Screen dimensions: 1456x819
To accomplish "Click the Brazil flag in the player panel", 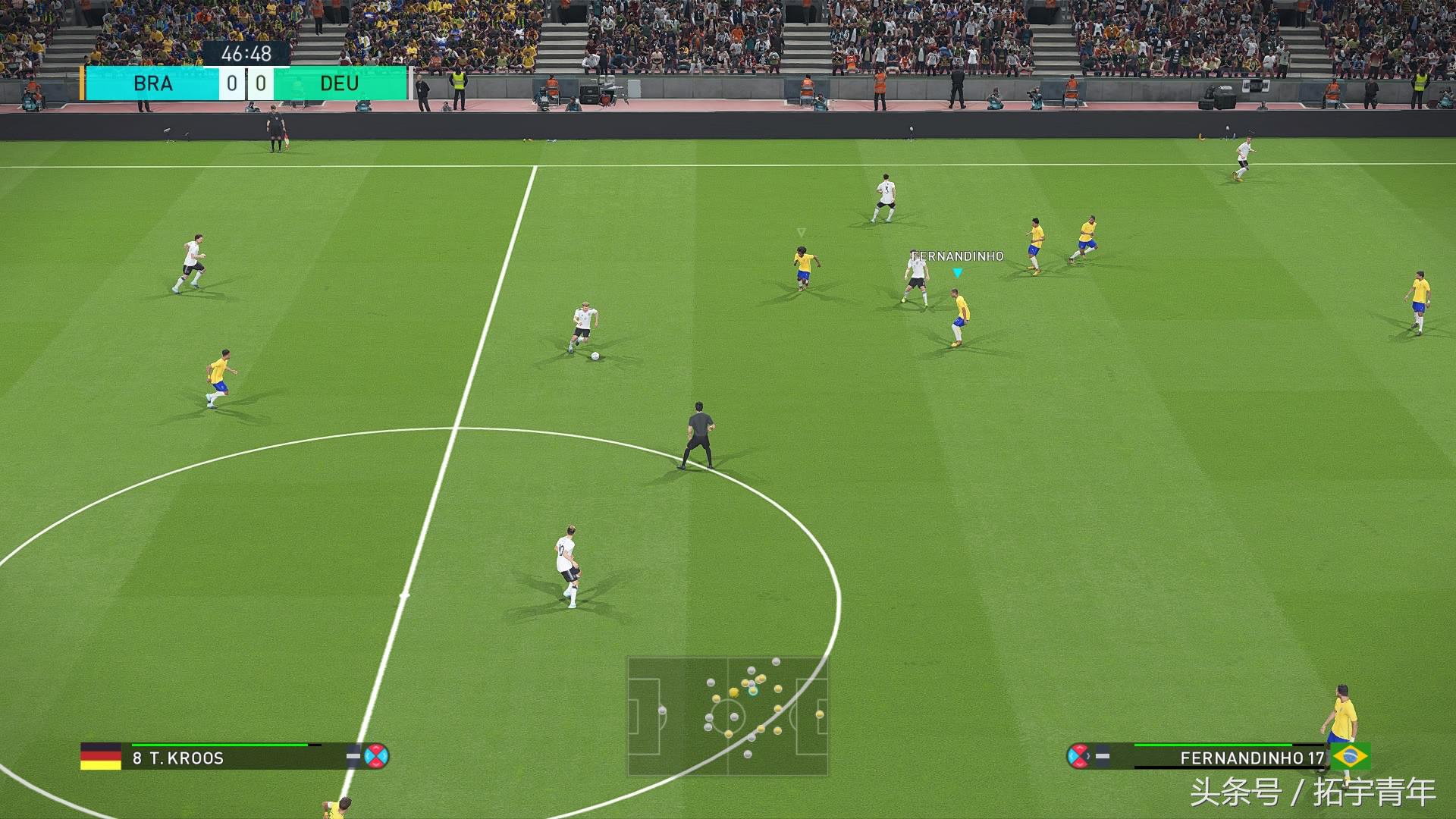I will tap(1351, 756).
